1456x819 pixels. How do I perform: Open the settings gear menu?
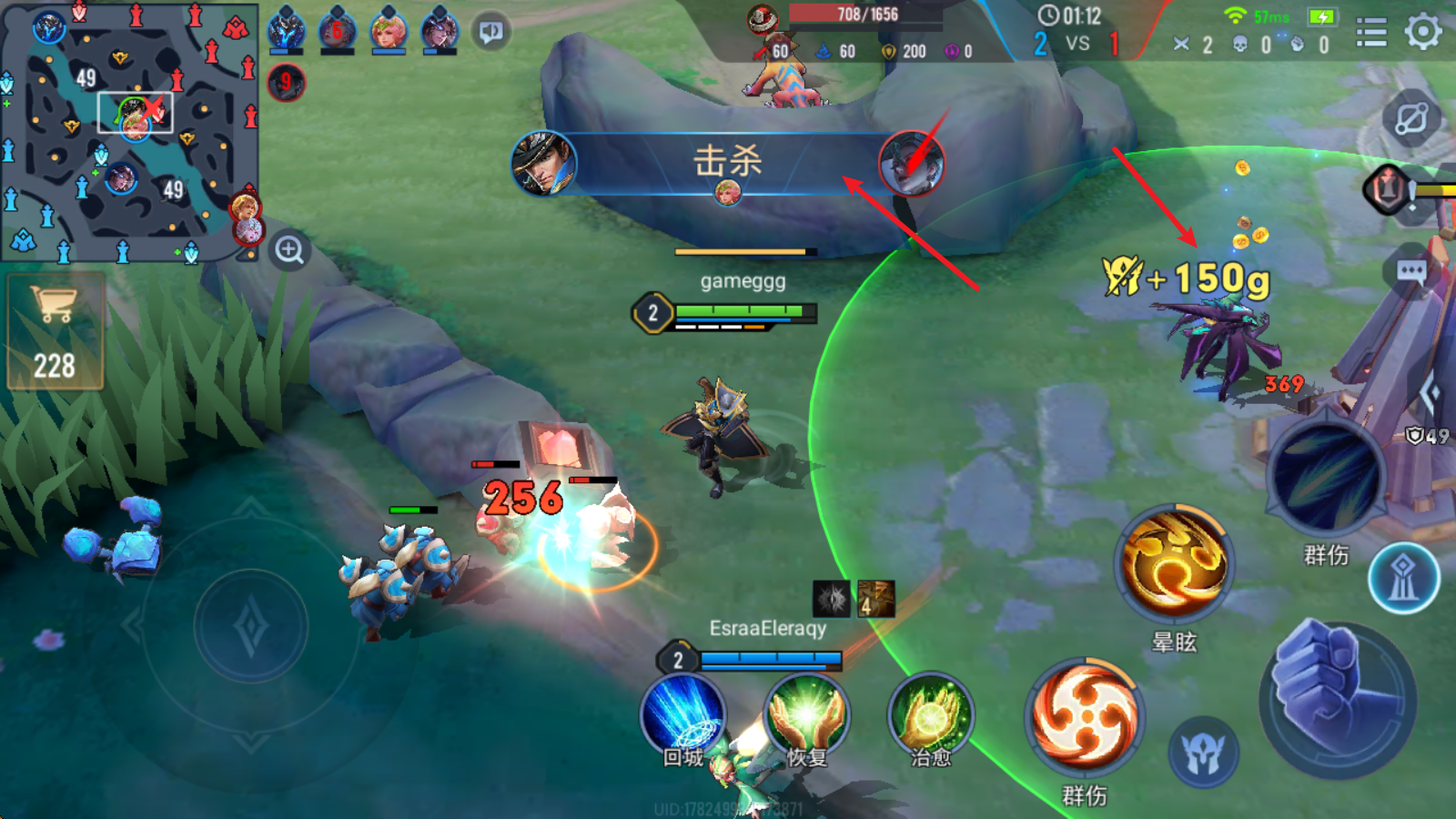click(1423, 32)
